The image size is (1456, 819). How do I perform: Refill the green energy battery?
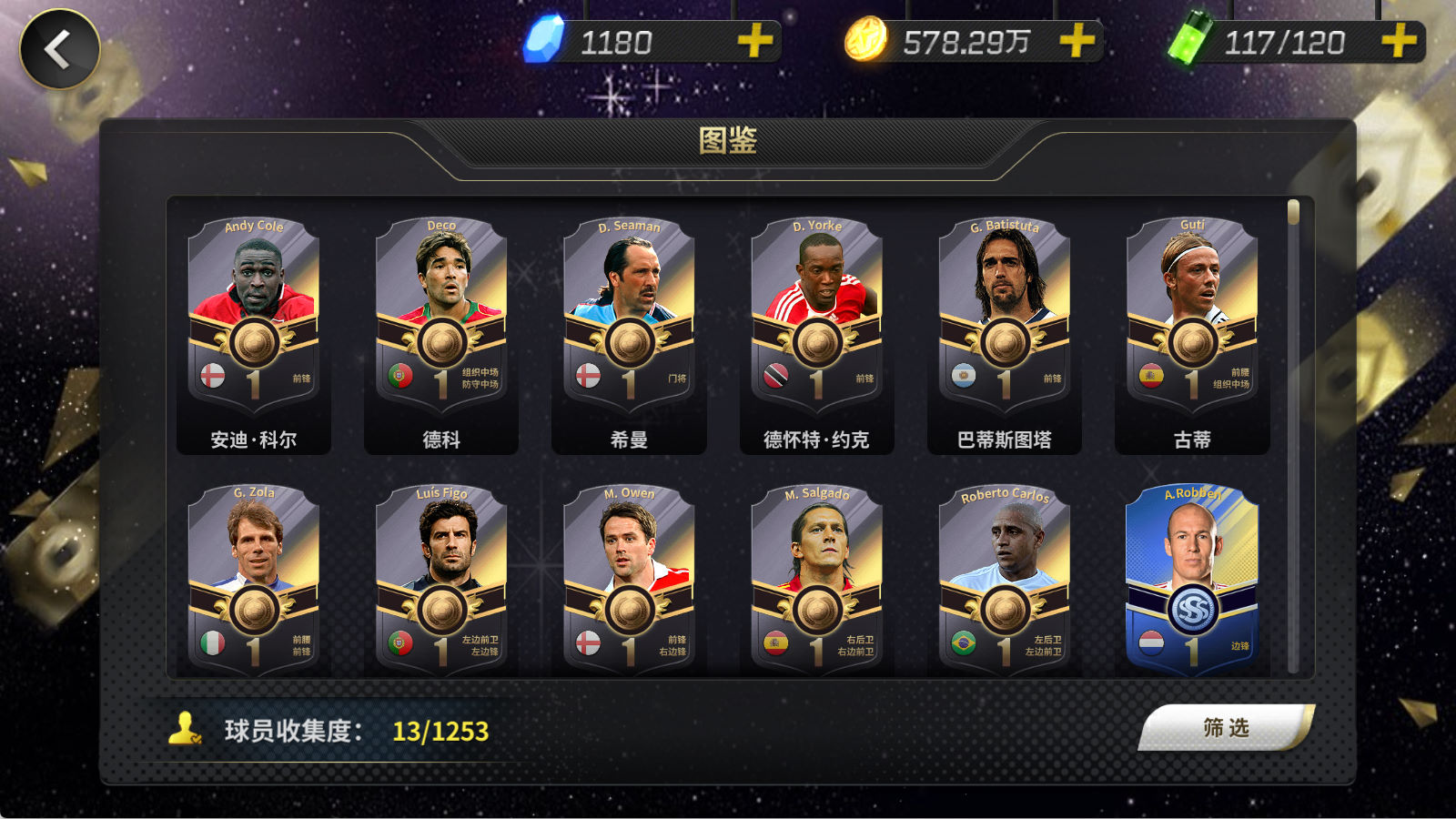(1398, 41)
